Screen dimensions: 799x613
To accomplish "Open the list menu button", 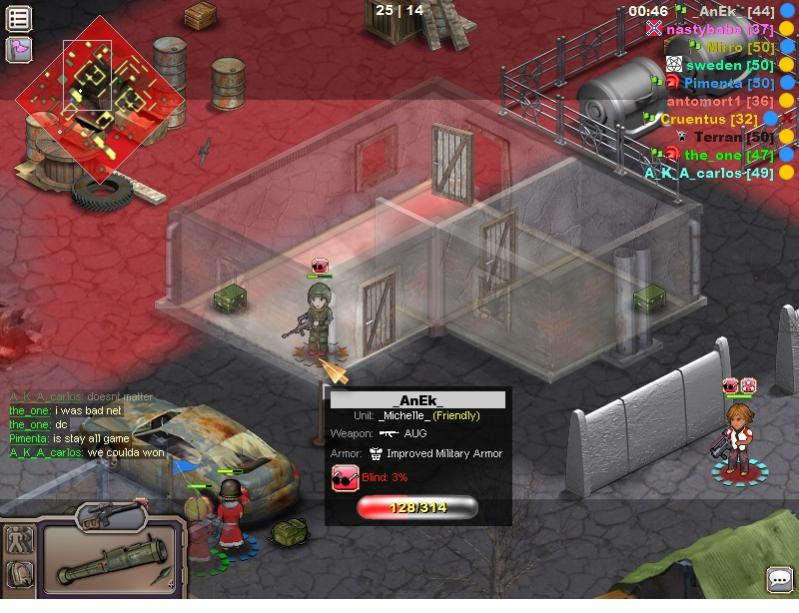I will click(x=19, y=18).
